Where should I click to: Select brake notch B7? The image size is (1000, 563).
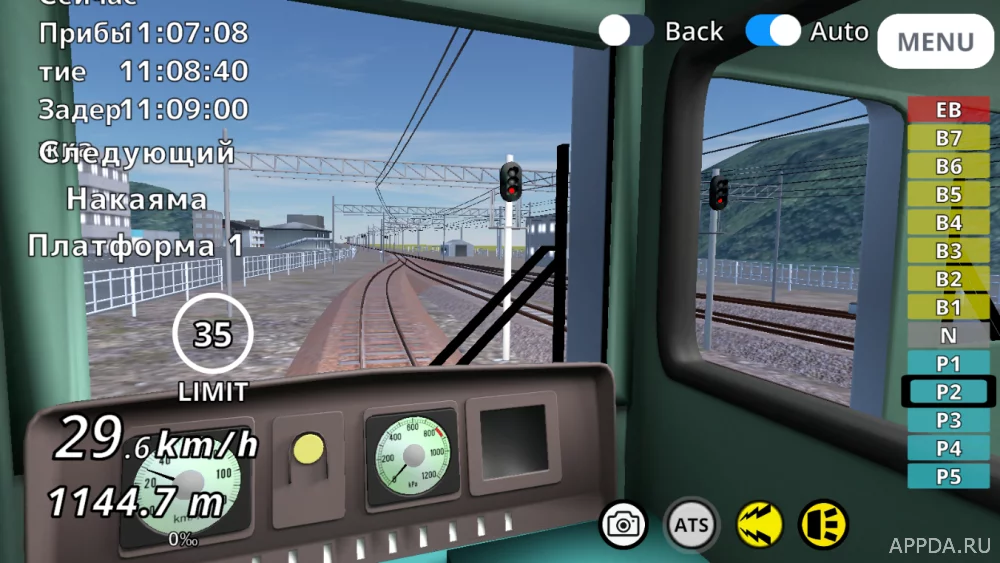click(x=948, y=138)
